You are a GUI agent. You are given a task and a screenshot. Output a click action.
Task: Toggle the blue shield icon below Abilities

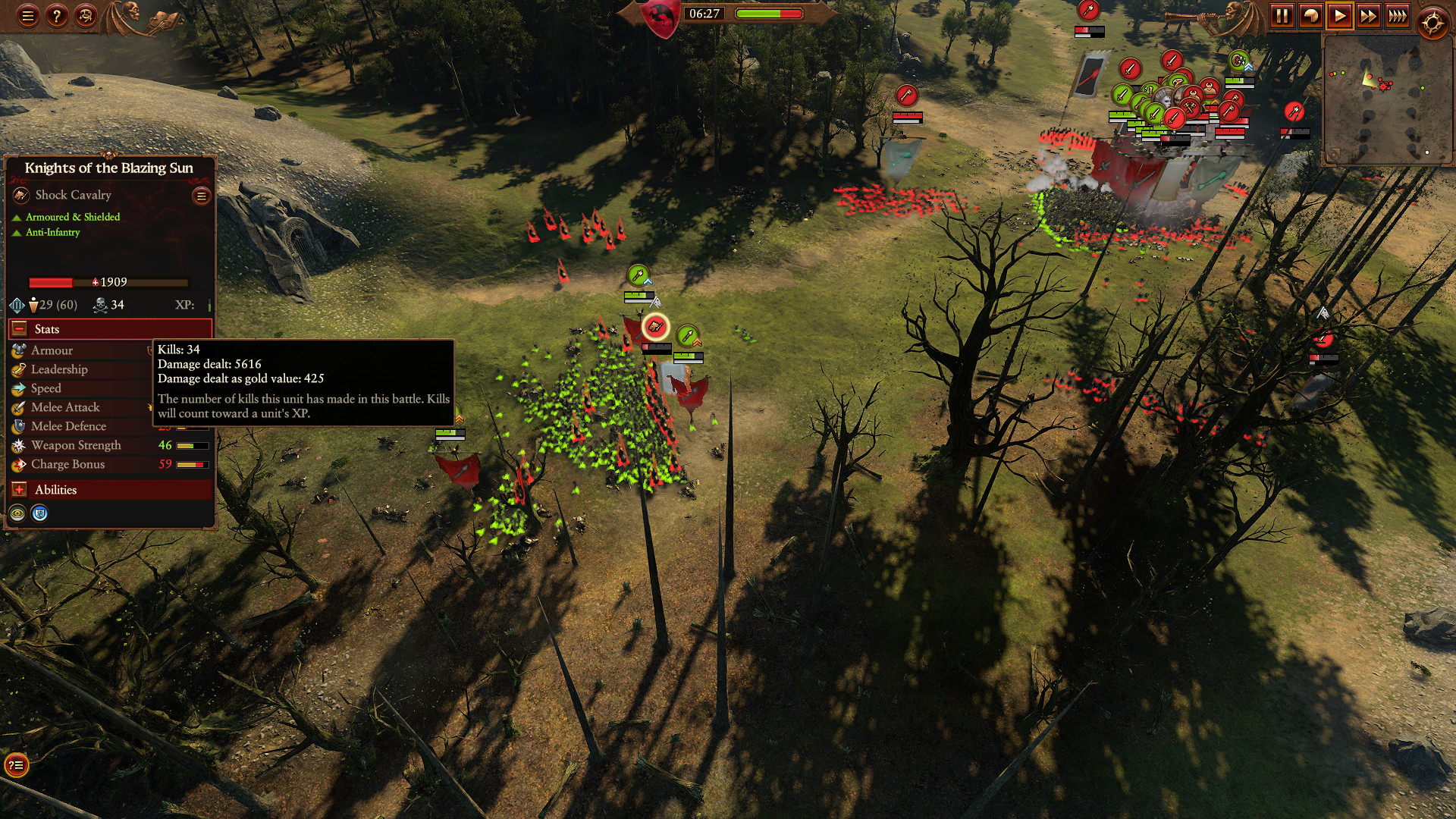coord(39,513)
